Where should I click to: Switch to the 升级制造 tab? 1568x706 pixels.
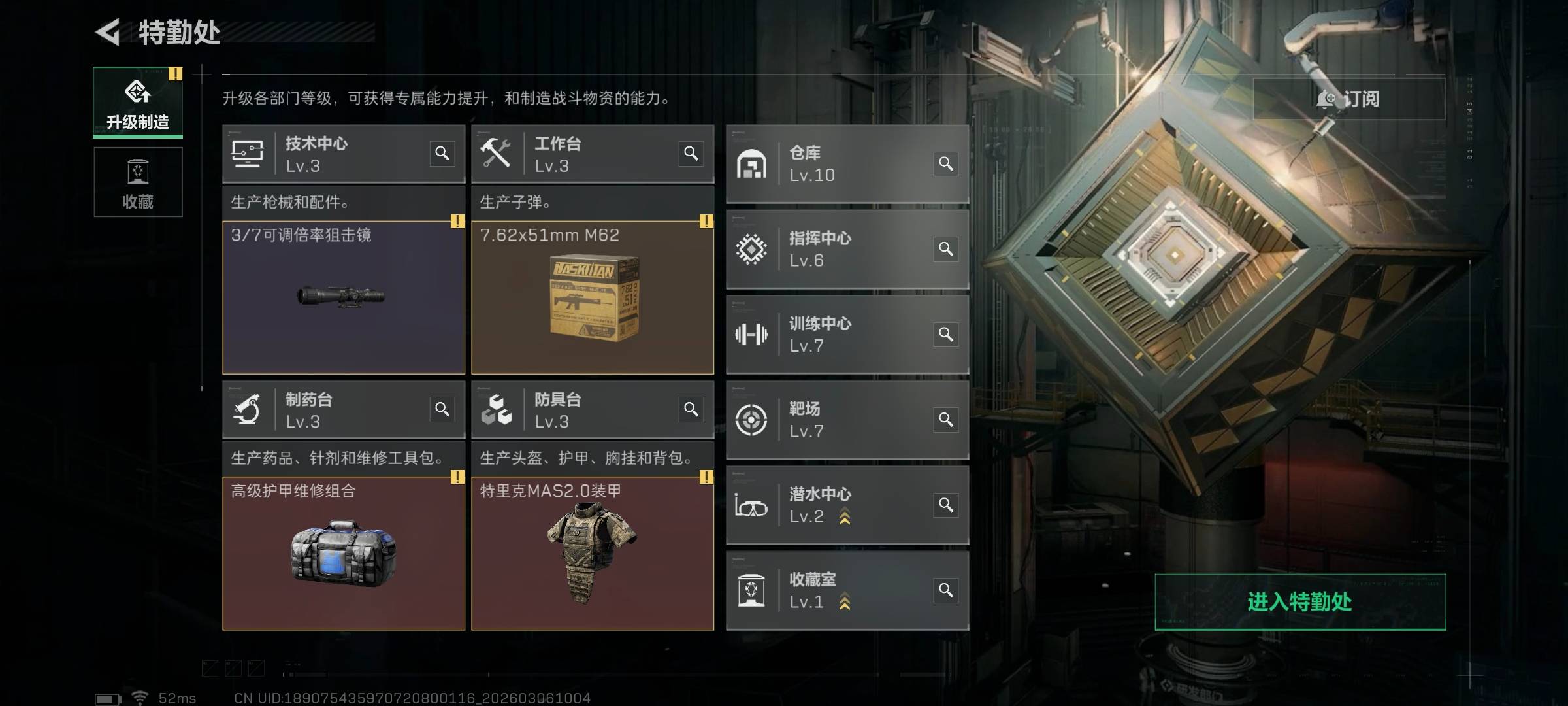(138, 103)
